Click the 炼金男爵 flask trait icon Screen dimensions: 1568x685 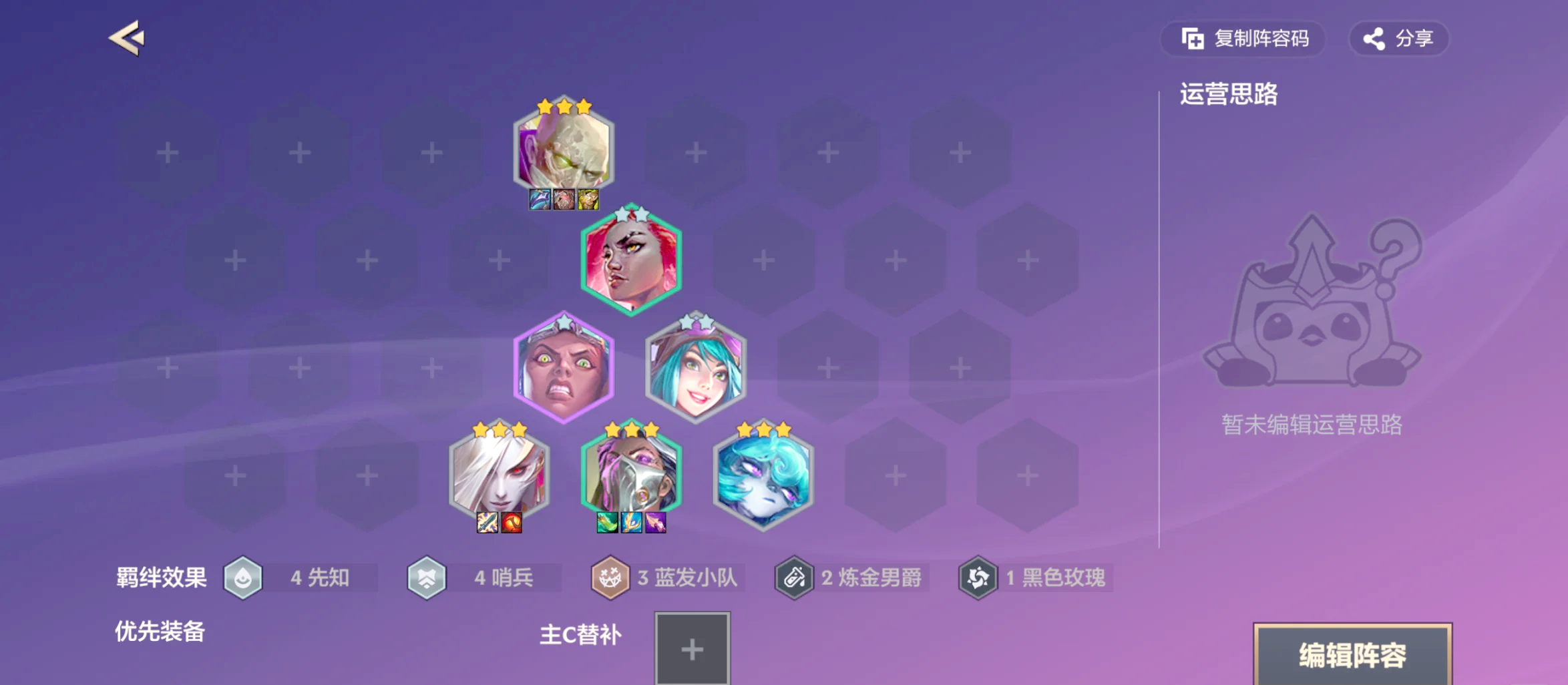point(794,578)
